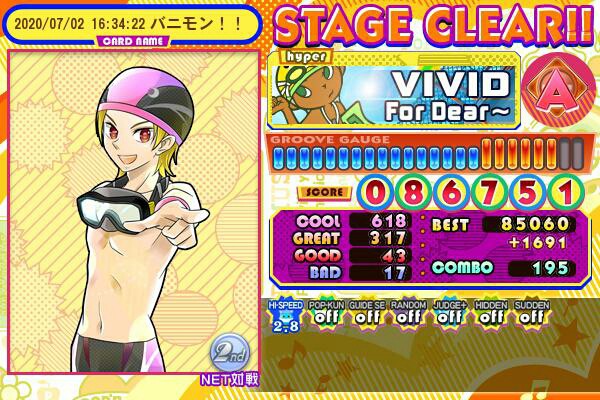The width and height of the screenshot is (600, 400).
Task: Toggle the JUDGE+ option
Action: pos(449,316)
